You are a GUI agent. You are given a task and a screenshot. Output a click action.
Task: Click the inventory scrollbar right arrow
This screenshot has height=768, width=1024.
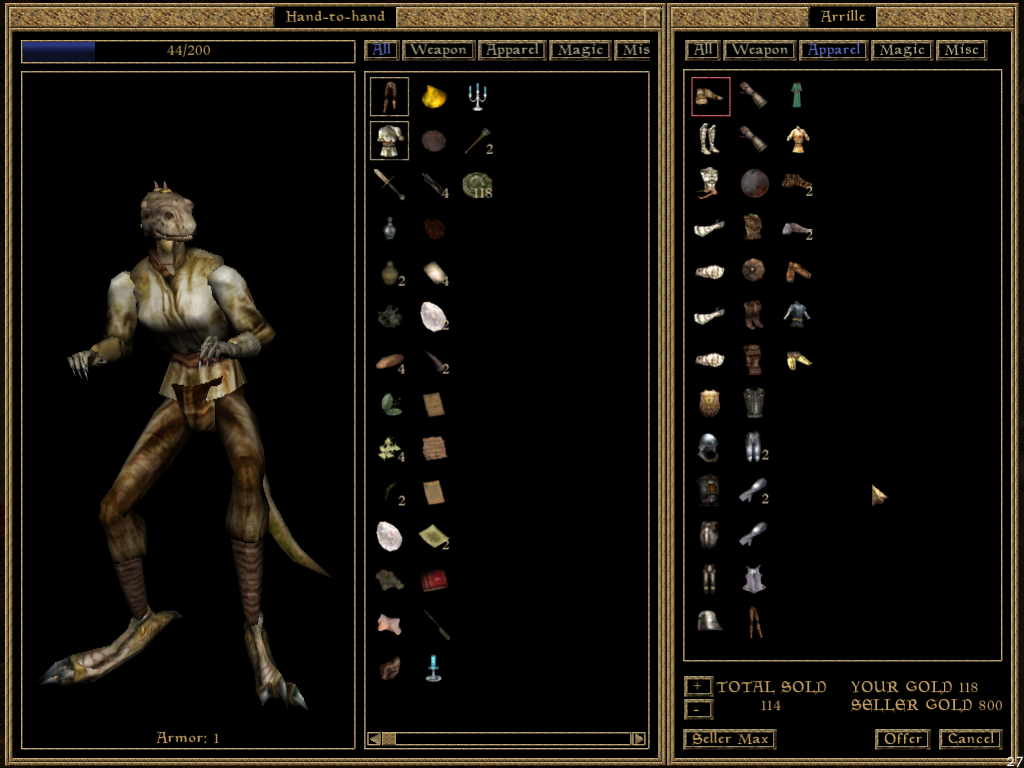638,739
